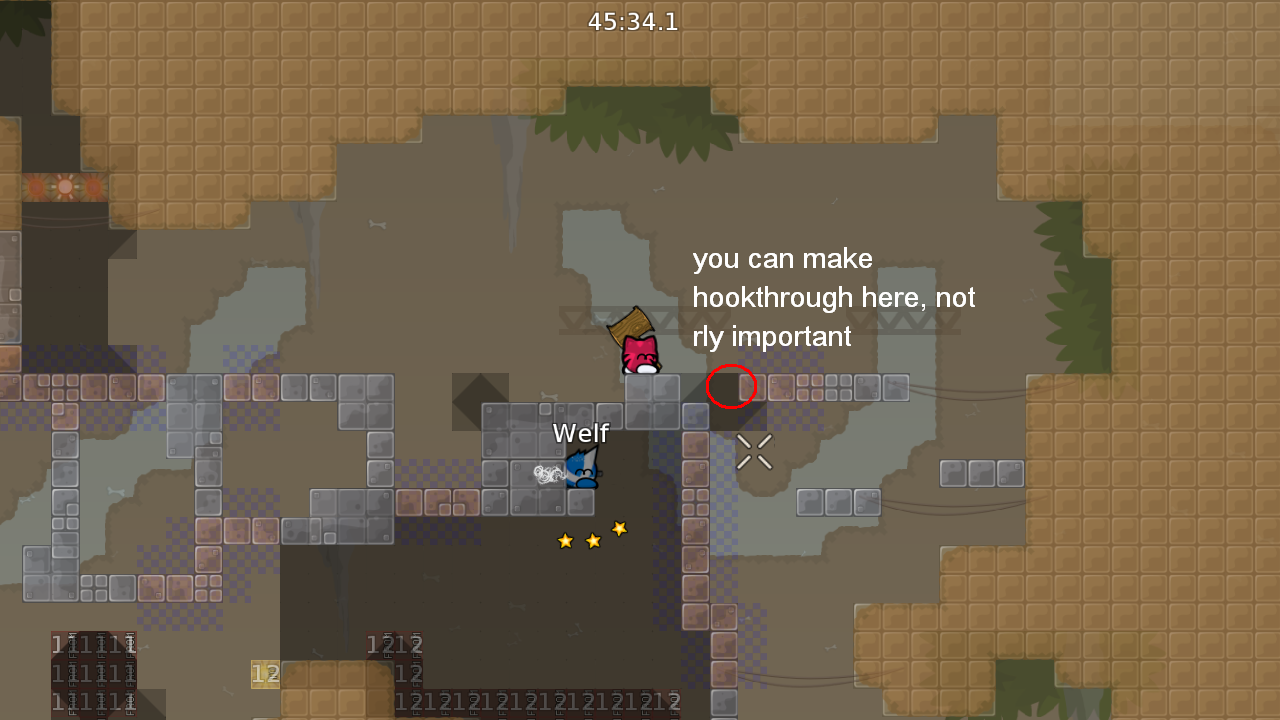
Task: Expand the spike strip under the right platform
Action: [900, 317]
